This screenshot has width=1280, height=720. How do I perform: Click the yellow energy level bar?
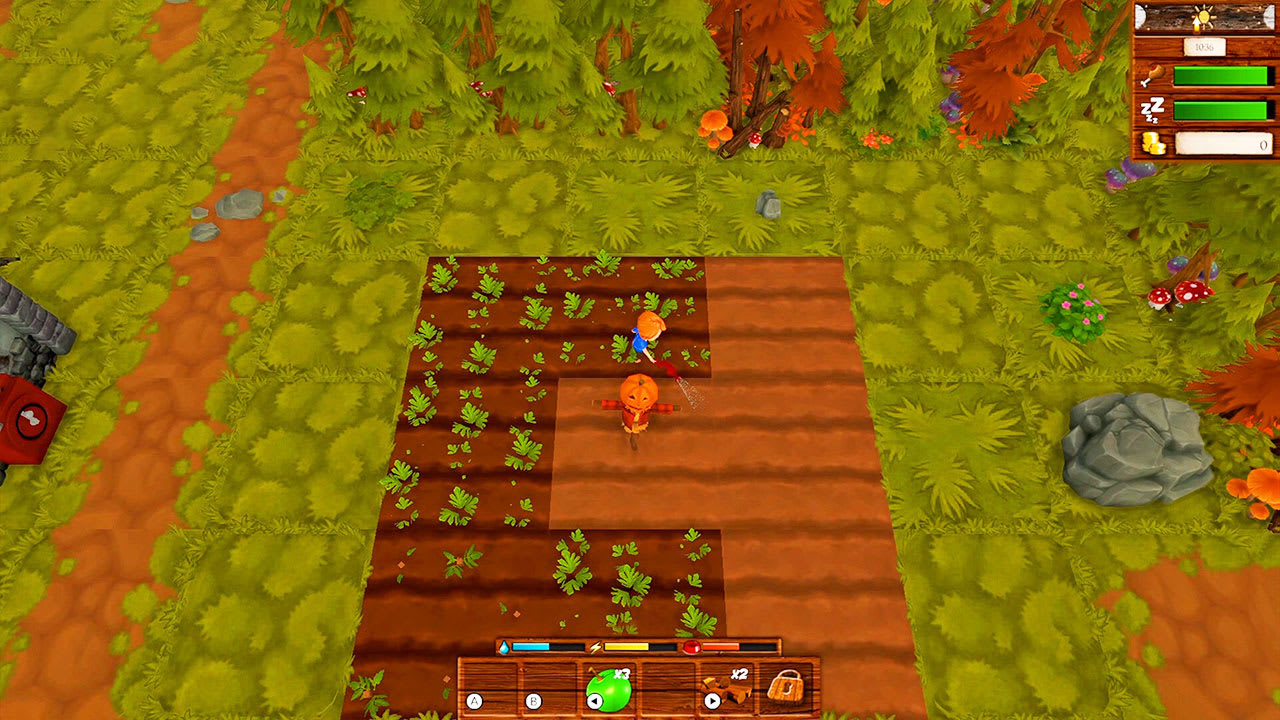click(625, 648)
